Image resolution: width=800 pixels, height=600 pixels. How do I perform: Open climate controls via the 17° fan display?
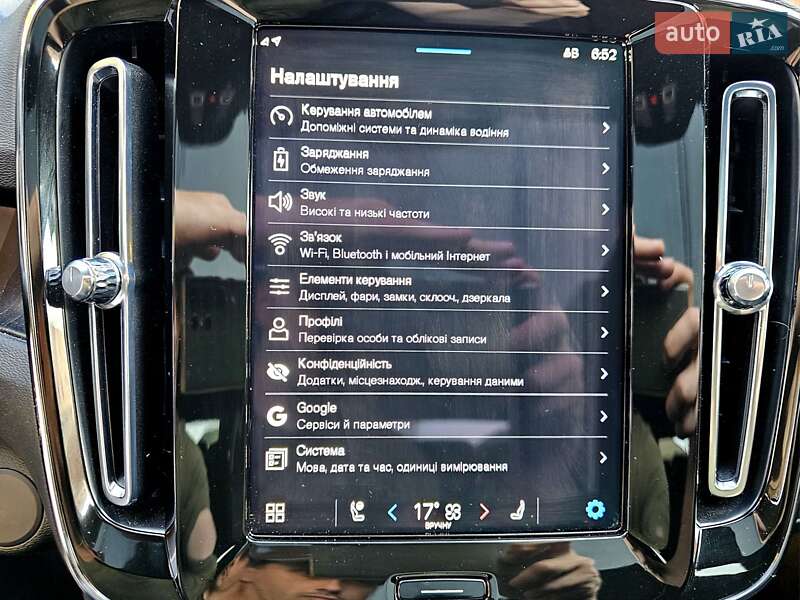pos(437,512)
